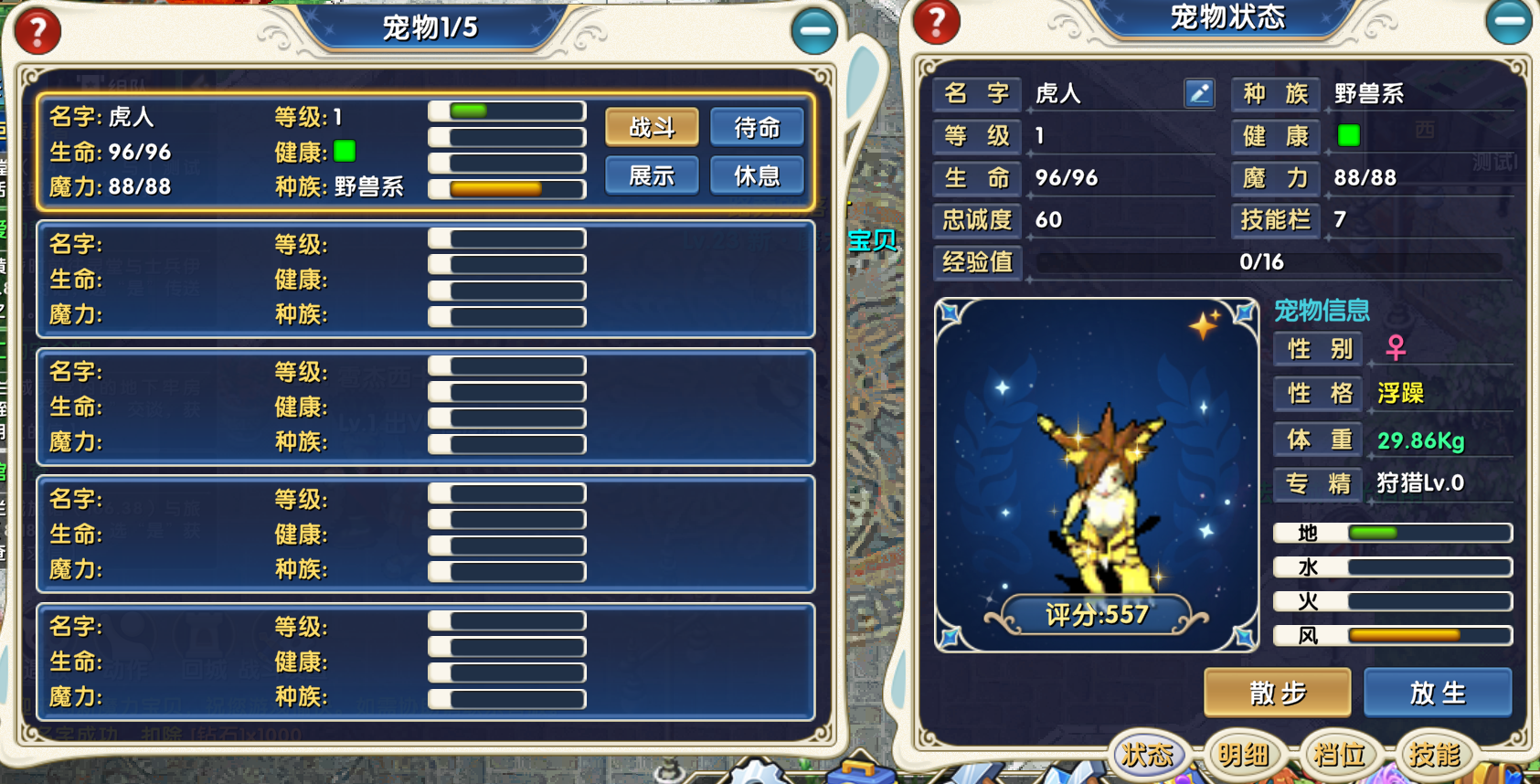The height and width of the screenshot is (784, 1540).
Task: Minimize the 宠物1/5 pet list panel
Action: 813,31
